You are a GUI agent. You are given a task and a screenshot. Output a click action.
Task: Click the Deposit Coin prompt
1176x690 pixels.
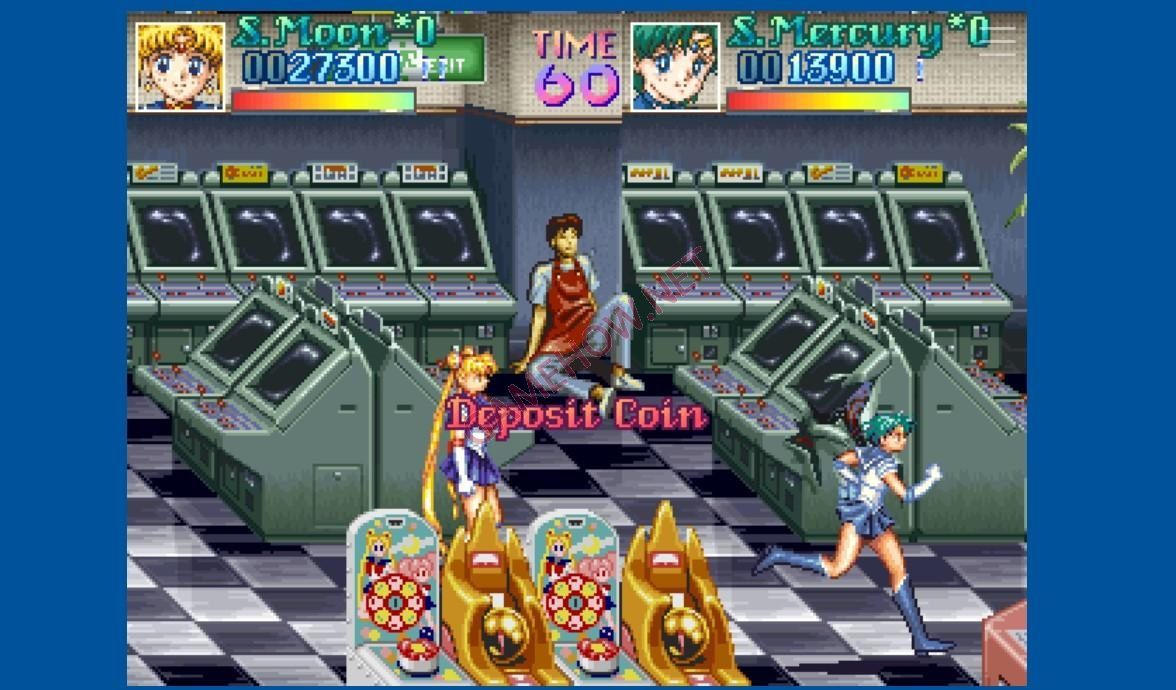click(577, 414)
